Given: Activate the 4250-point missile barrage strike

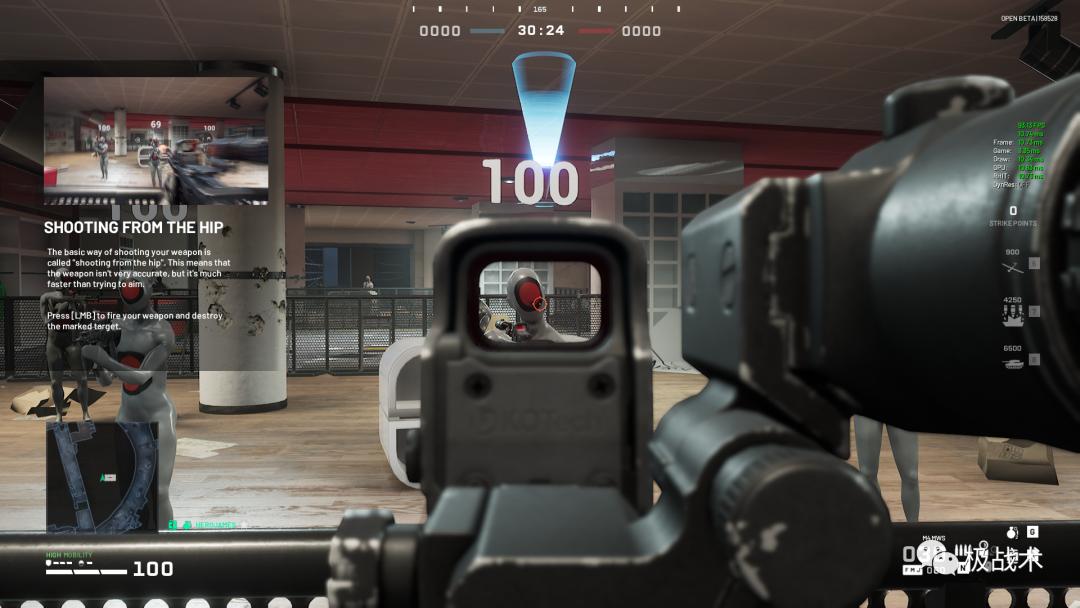Looking at the screenshot, I should [1013, 312].
